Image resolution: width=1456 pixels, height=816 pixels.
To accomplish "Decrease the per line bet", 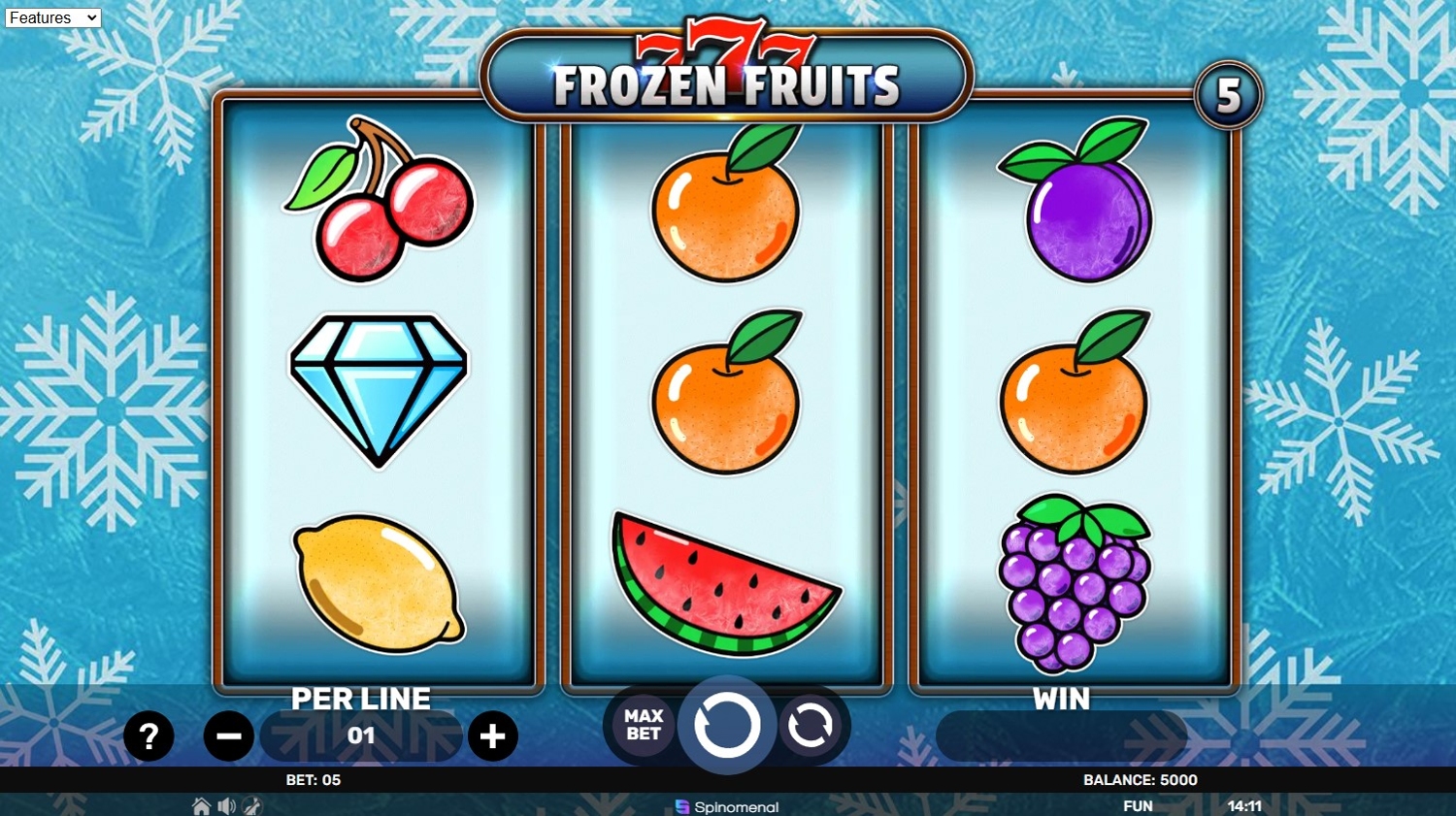I will [x=228, y=736].
